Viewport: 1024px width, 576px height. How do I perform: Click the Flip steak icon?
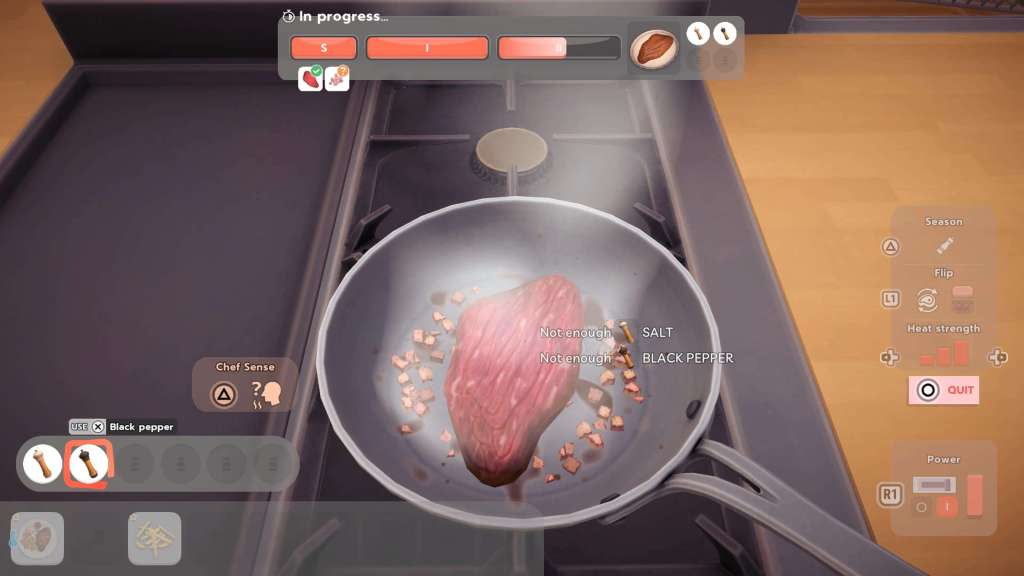pyautogui.click(x=928, y=298)
